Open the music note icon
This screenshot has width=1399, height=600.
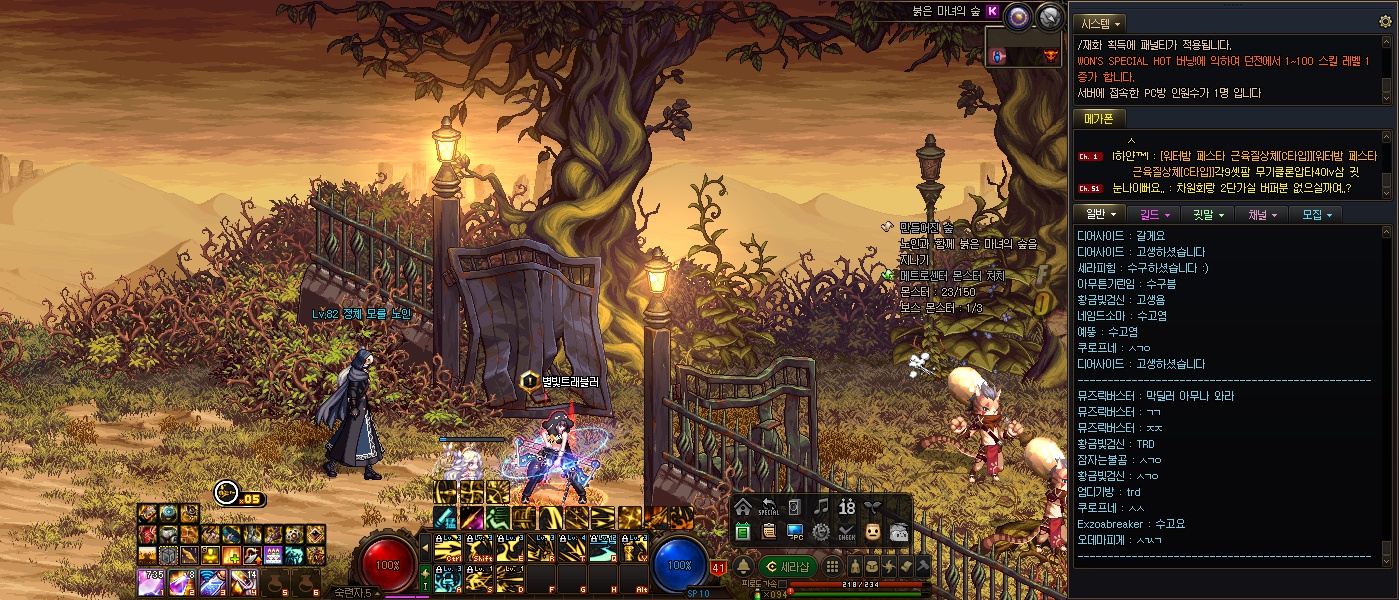point(821,507)
